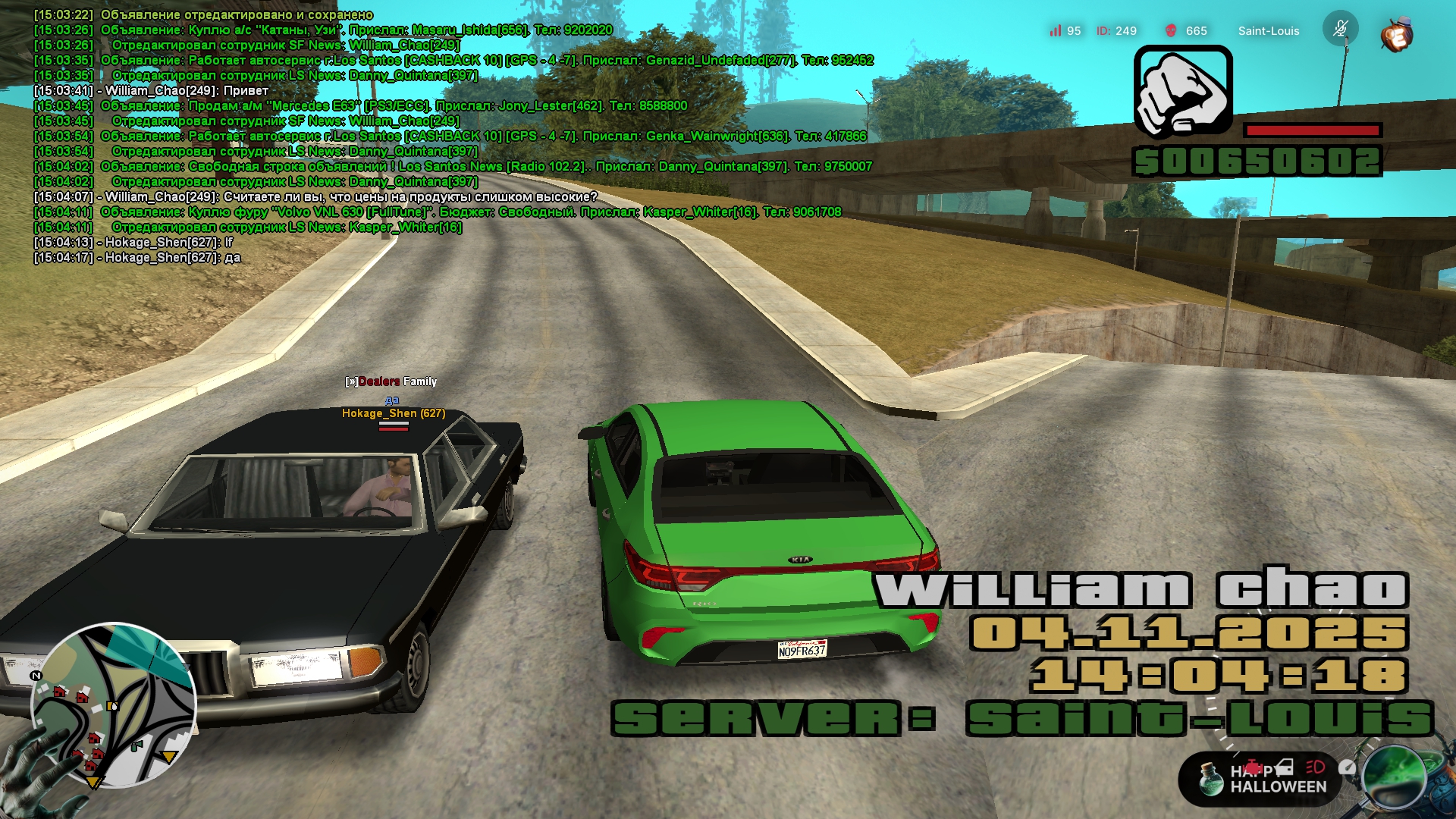
Task: Toggle the red headlights indicator
Action: pyautogui.click(x=1315, y=767)
